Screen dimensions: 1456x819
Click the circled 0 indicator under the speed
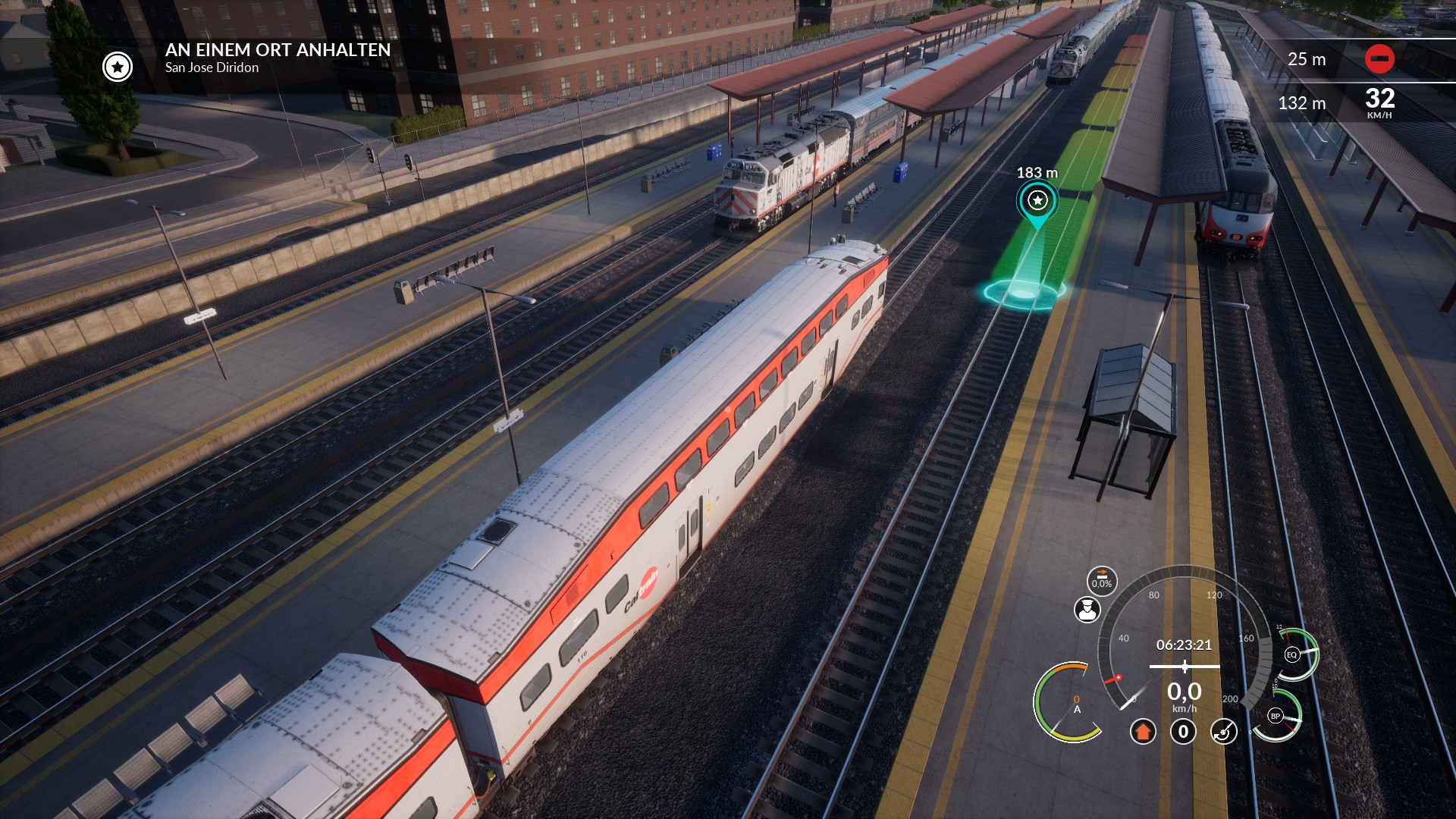point(1183,732)
